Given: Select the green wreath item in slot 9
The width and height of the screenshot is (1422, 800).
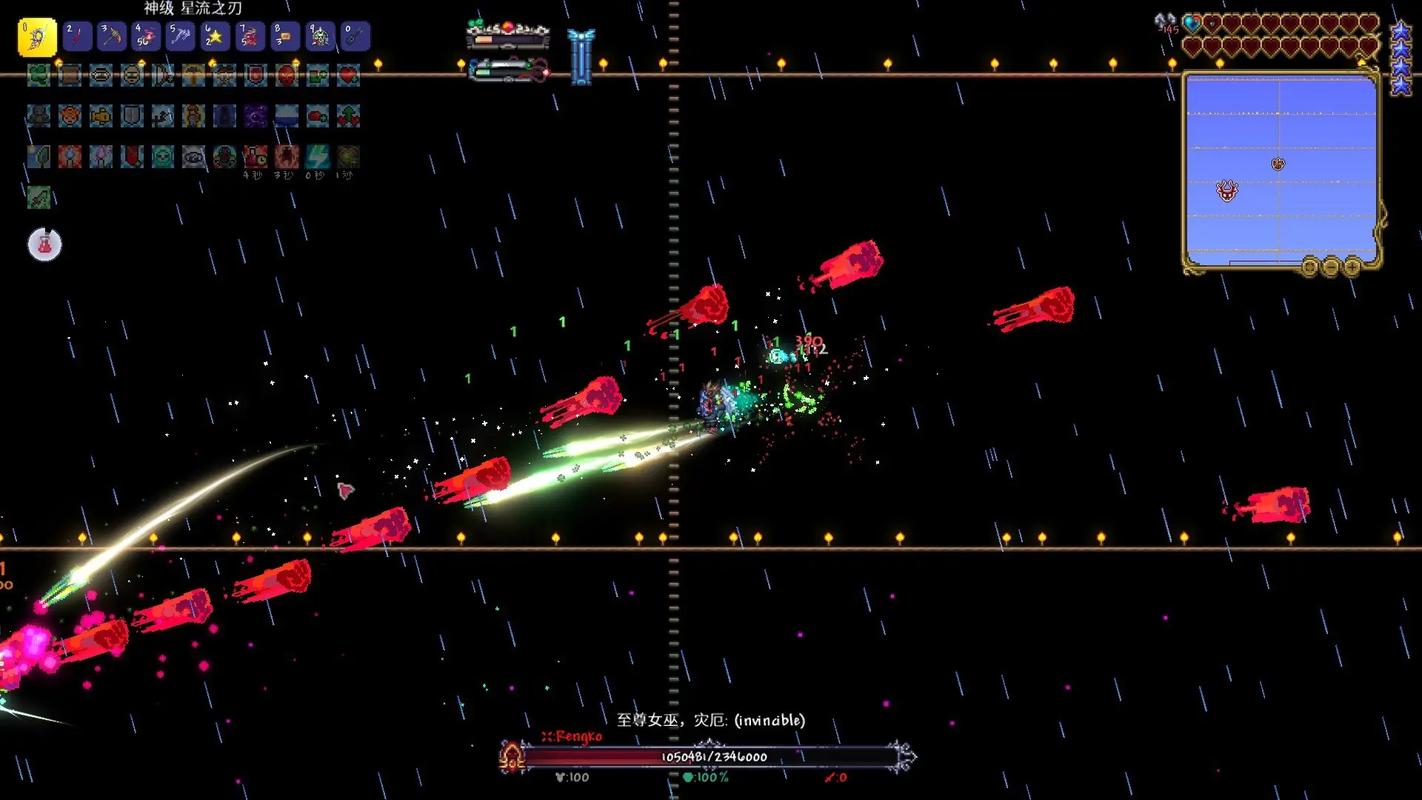Looking at the screenshot, I should pos(320,37).
